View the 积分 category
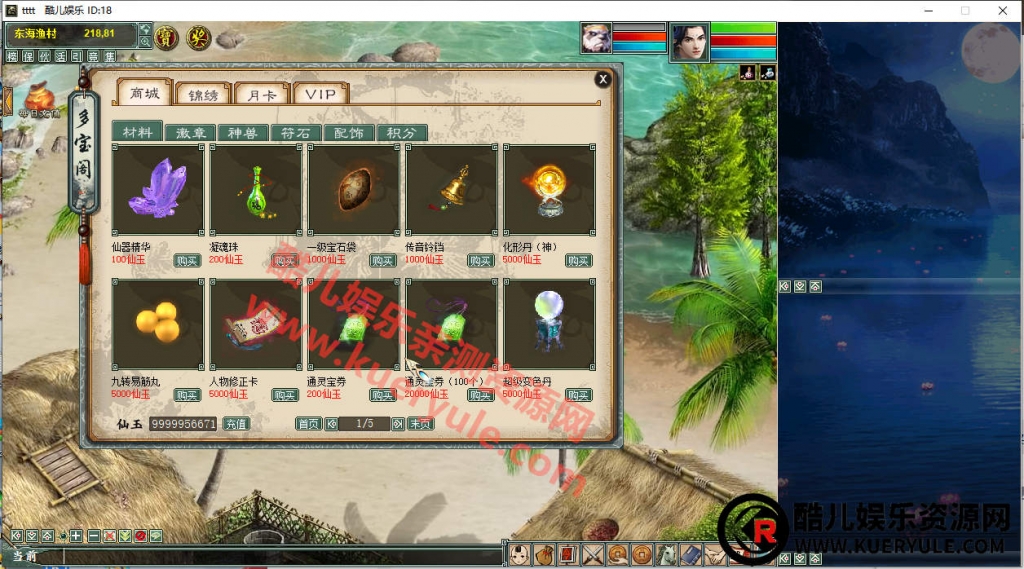This screenshot has width=1024, height=569. (401, 133)
